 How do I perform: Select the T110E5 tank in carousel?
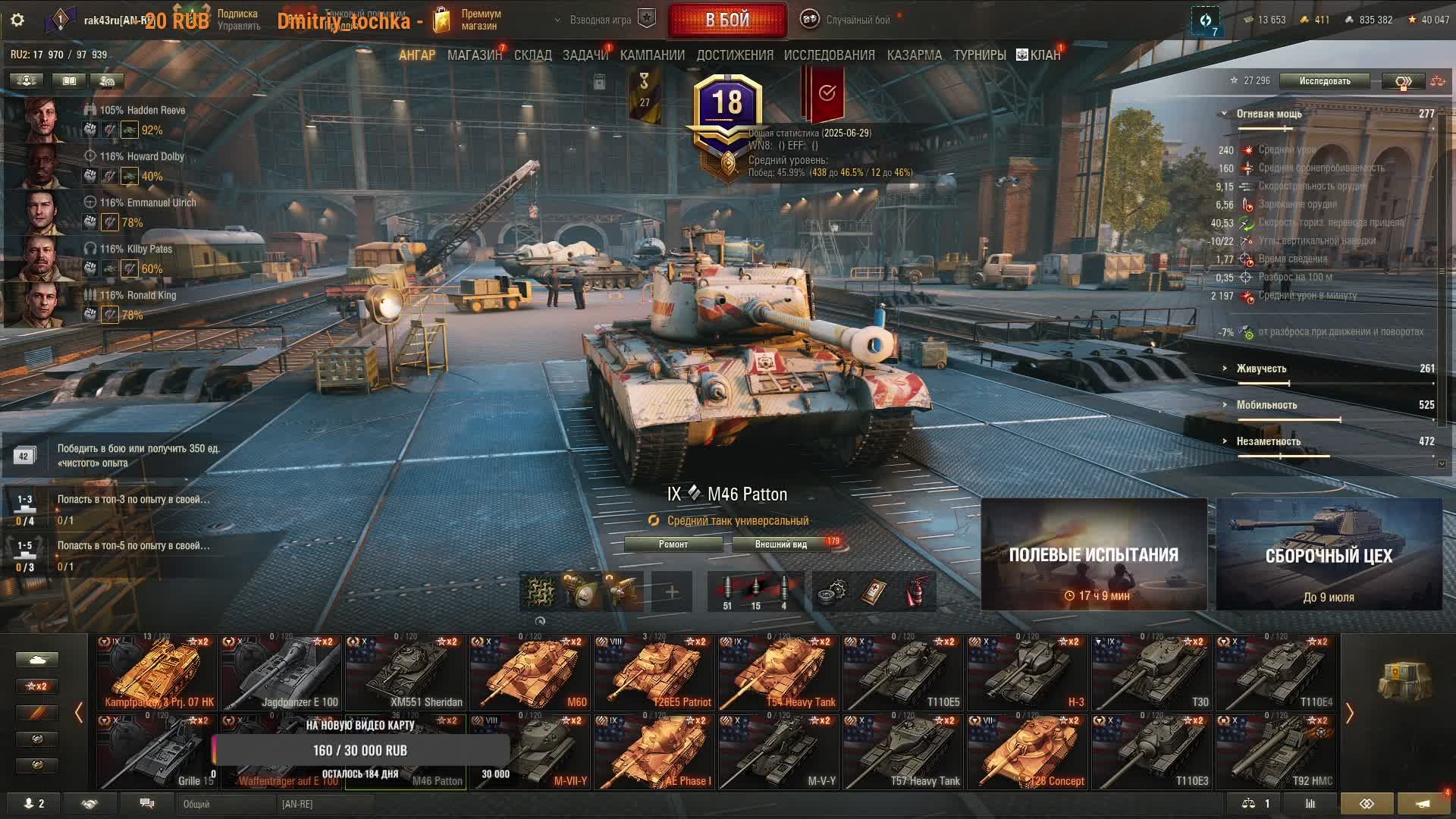pyautogui.click(x=902, y=672)
